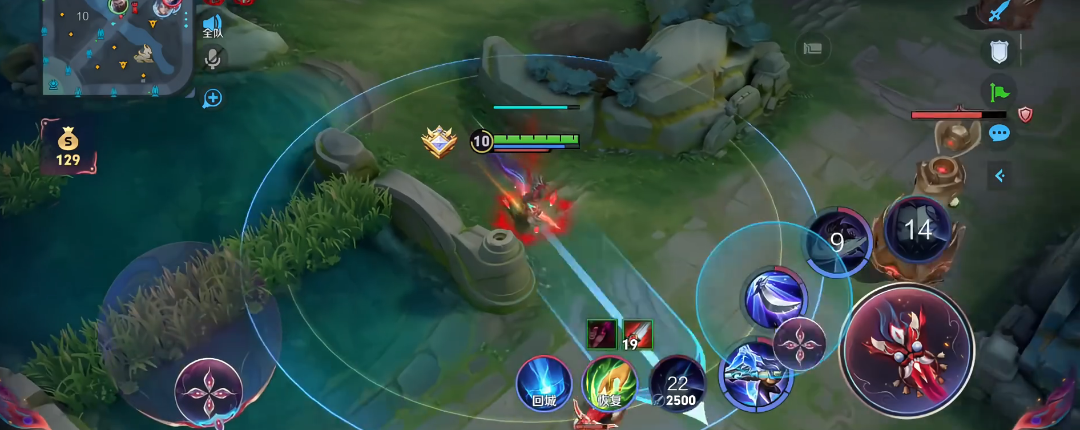Image resolution: width=1080 pixels, height=430 pixels.
Task: Open the shop via the gold bag
Action: tap(67, 146)
